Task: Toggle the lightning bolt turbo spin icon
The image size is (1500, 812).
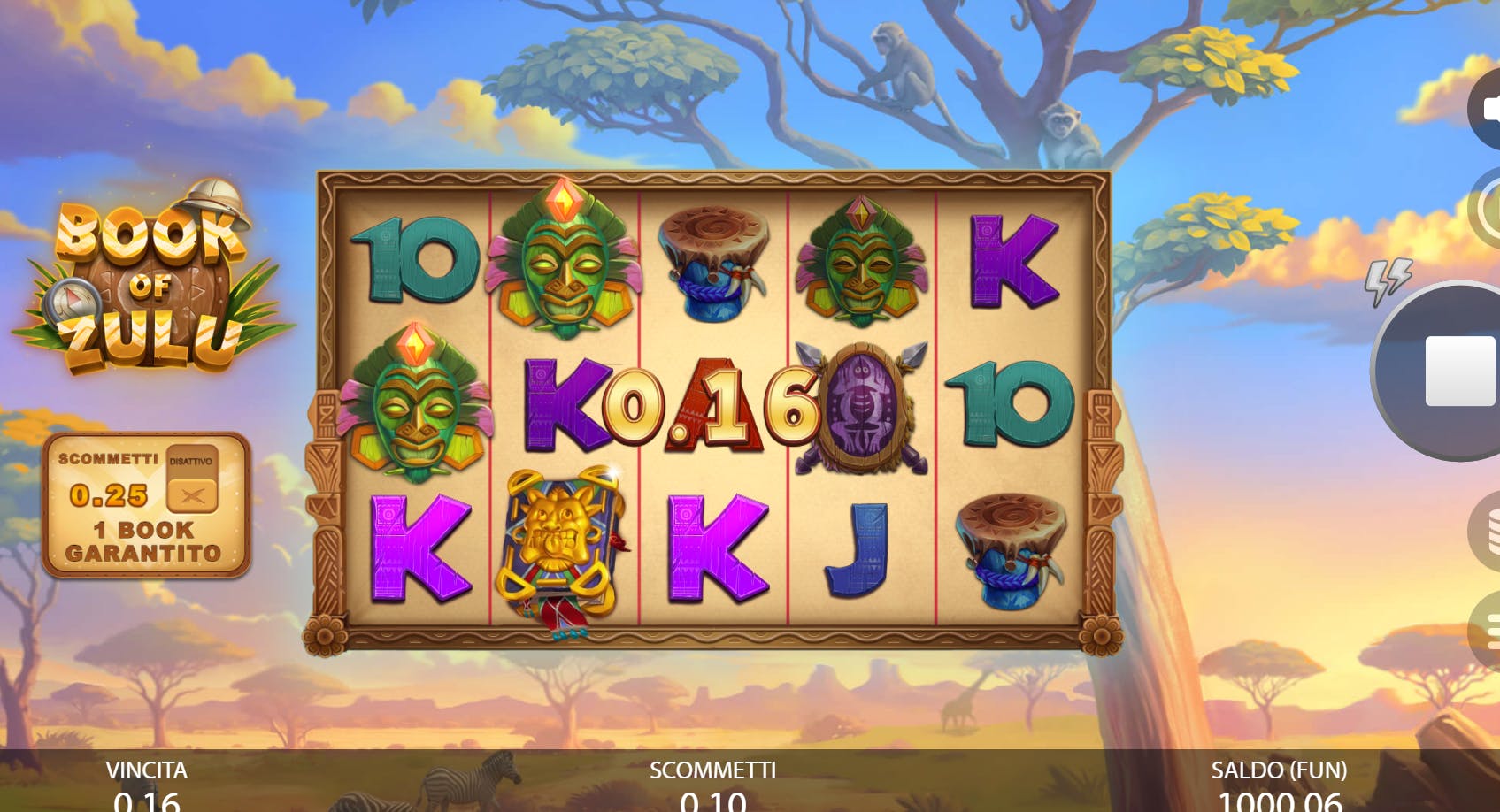Action: pyautogui.click(x=1387, y=281)
